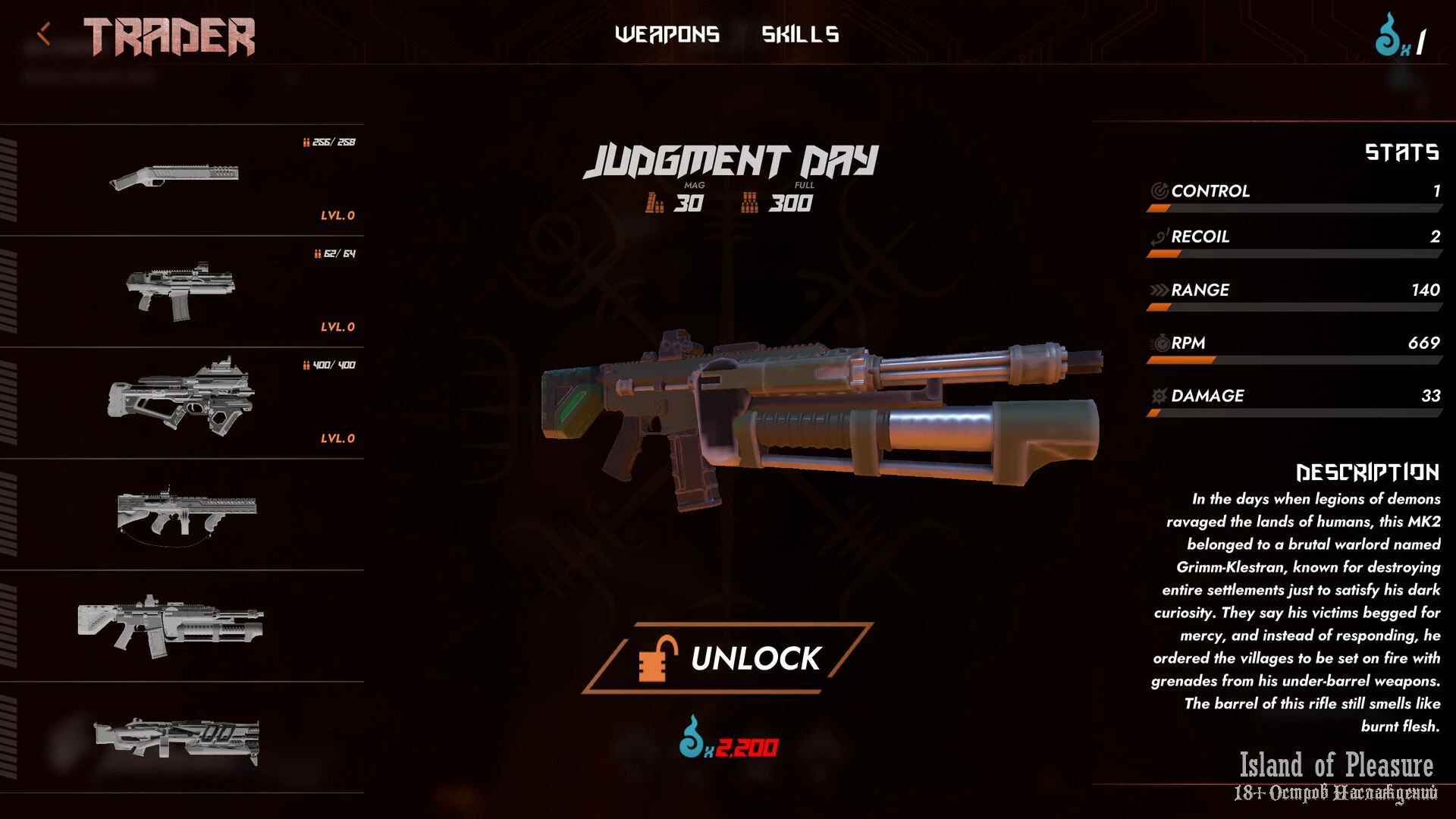This screenshot has width=1456, height=819.
Task: Select the rifle with under-barrel grenade launcher
Action: (182, 626)
